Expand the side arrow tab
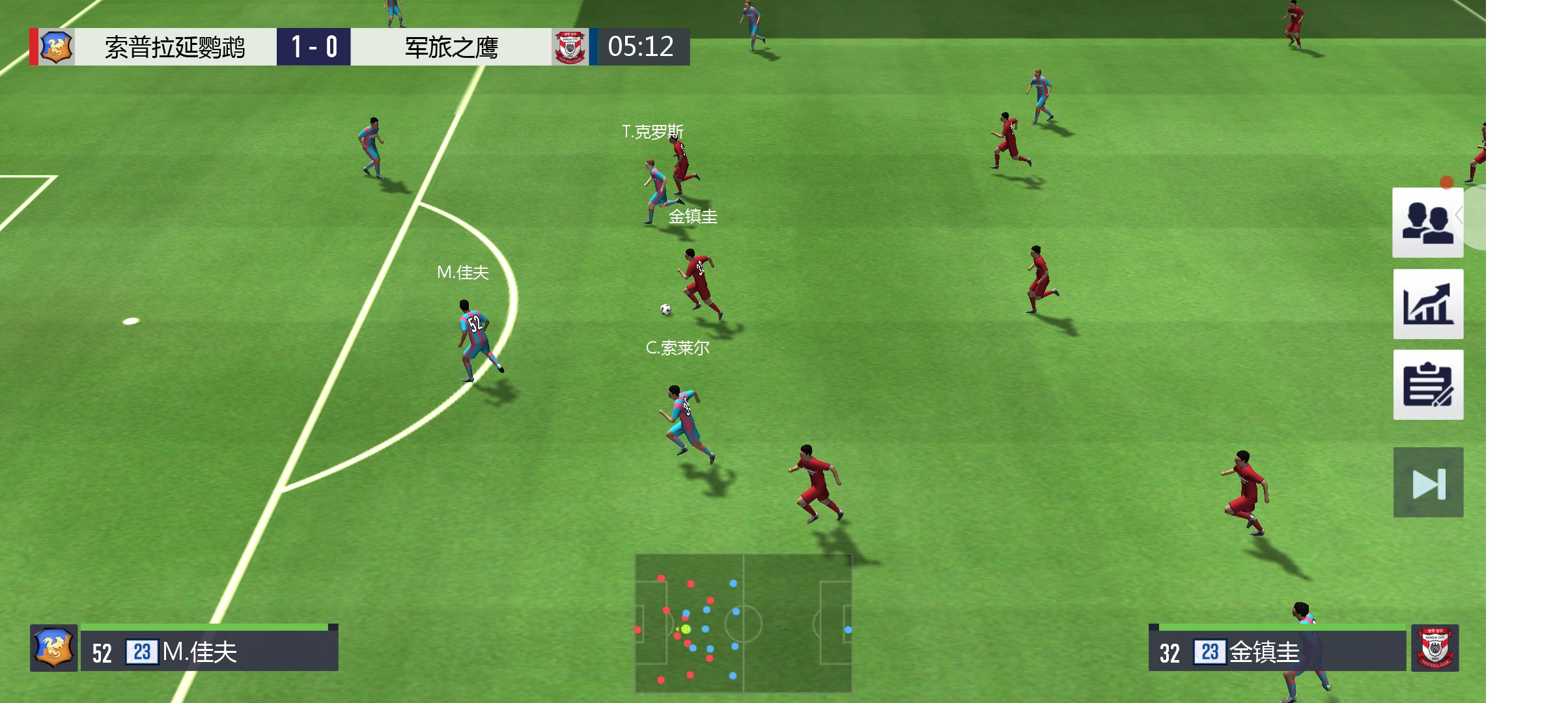The image size is (1568, 703). point(1473,216)
